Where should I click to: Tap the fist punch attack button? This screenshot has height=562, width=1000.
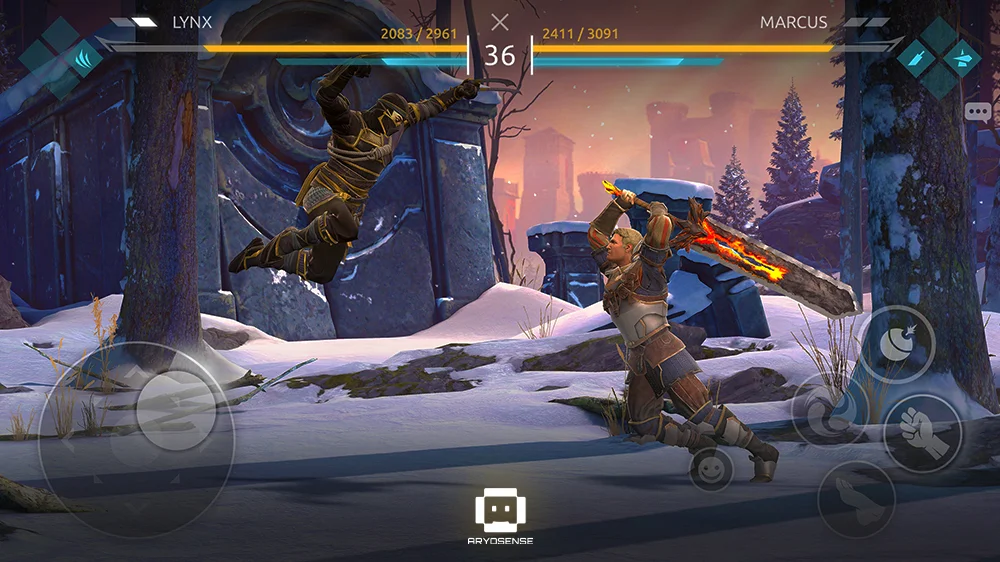tap(922, 432)
